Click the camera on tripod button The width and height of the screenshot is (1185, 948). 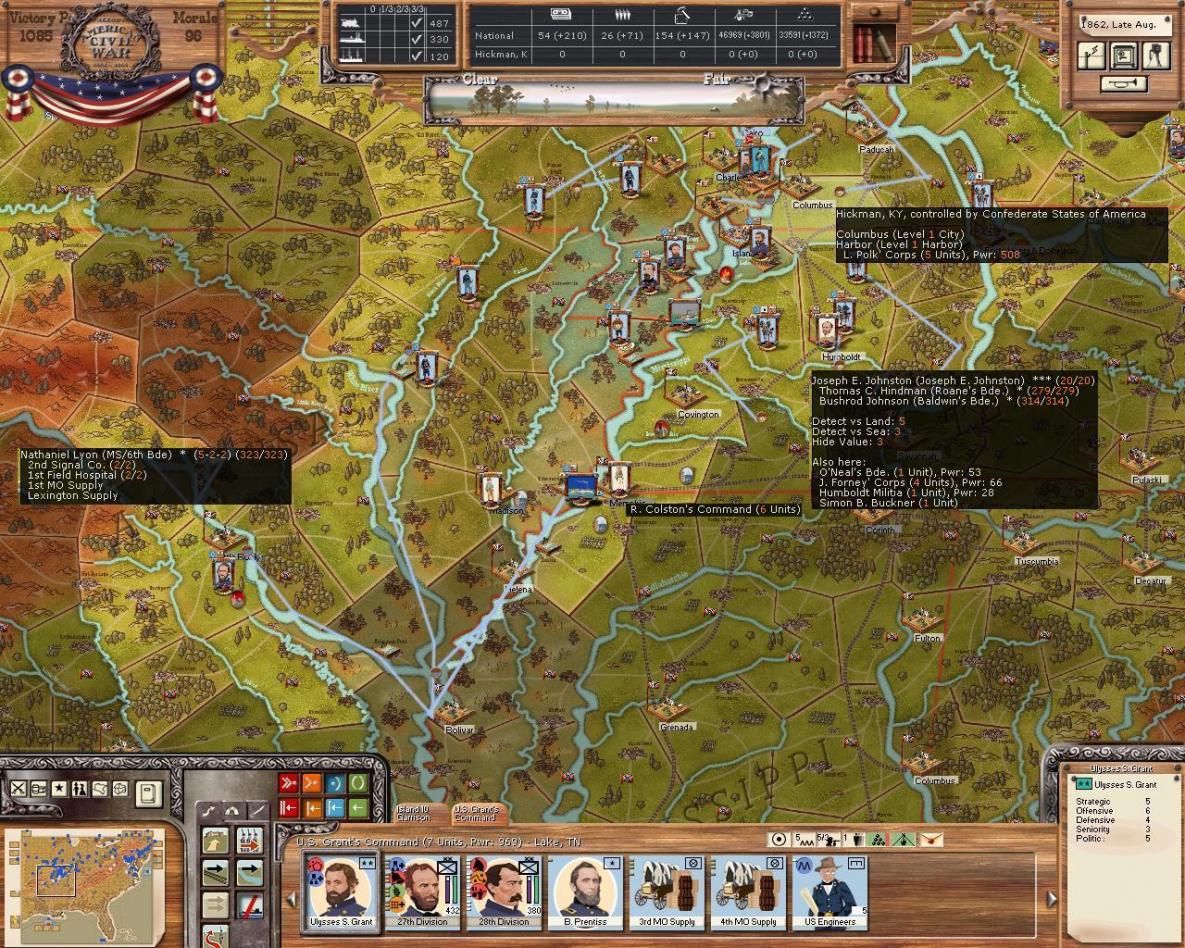point(1156,56)
